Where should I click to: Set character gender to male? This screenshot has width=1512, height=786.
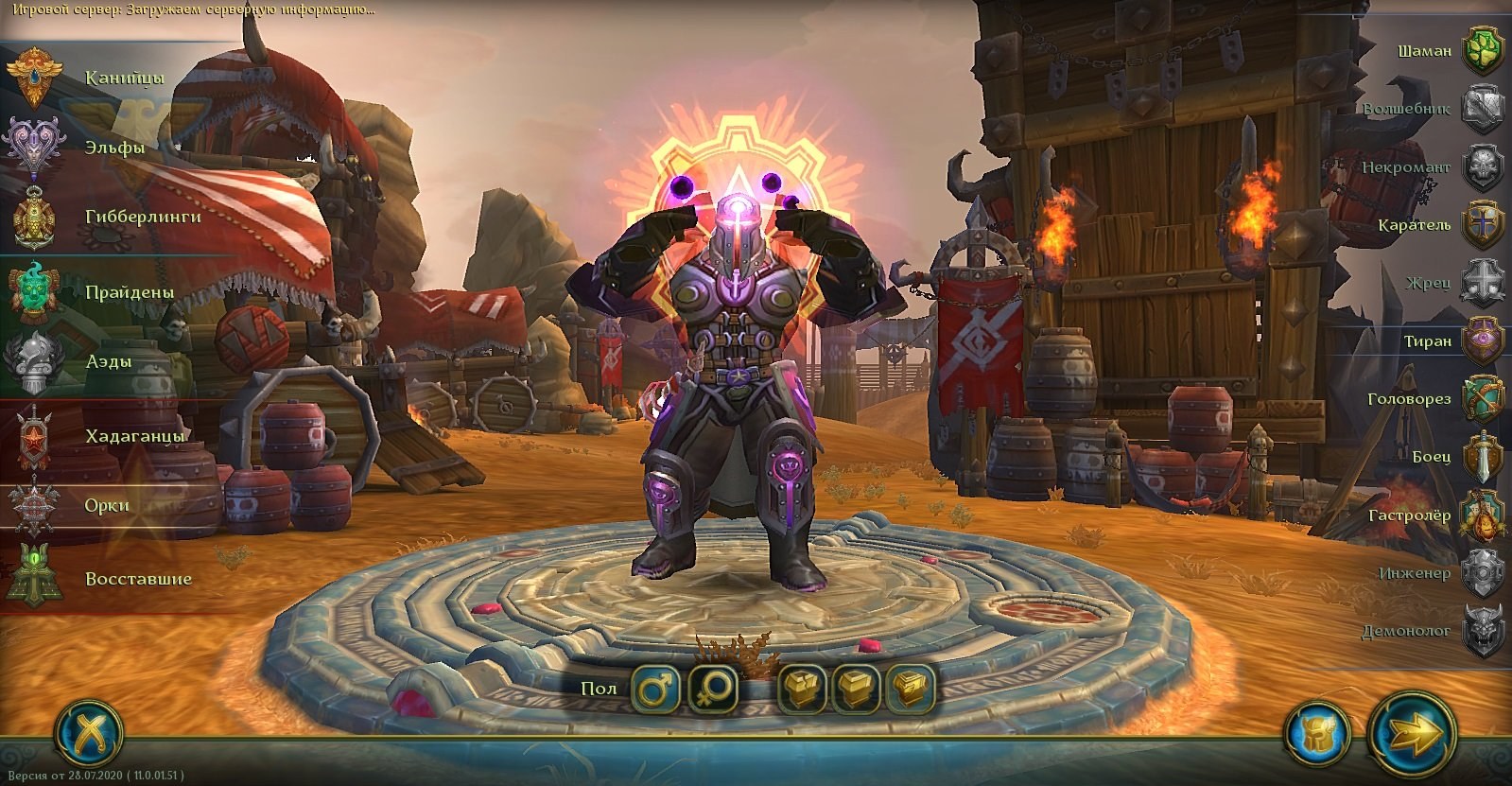654,688
